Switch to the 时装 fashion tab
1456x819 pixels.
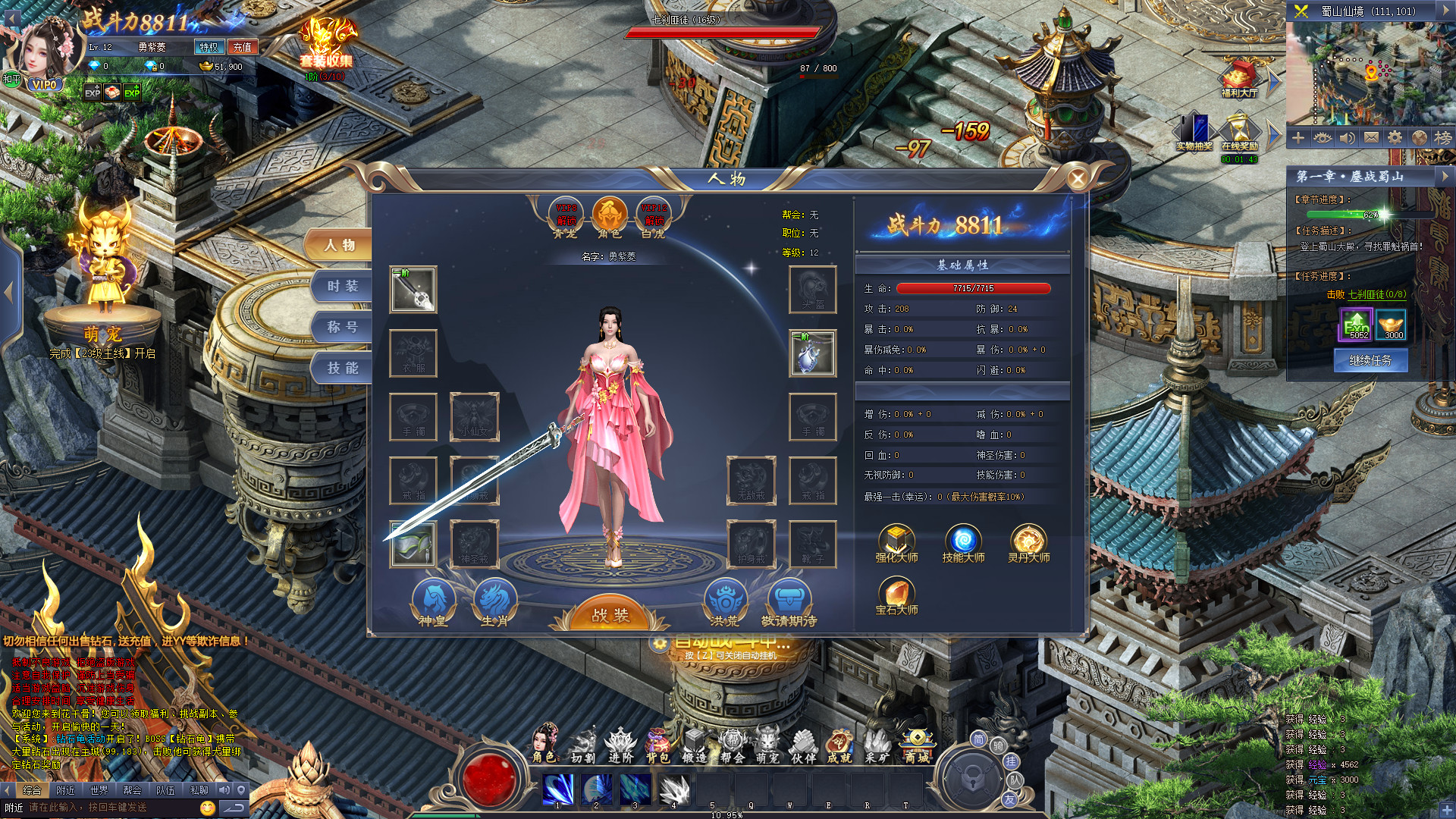[343, 287]
